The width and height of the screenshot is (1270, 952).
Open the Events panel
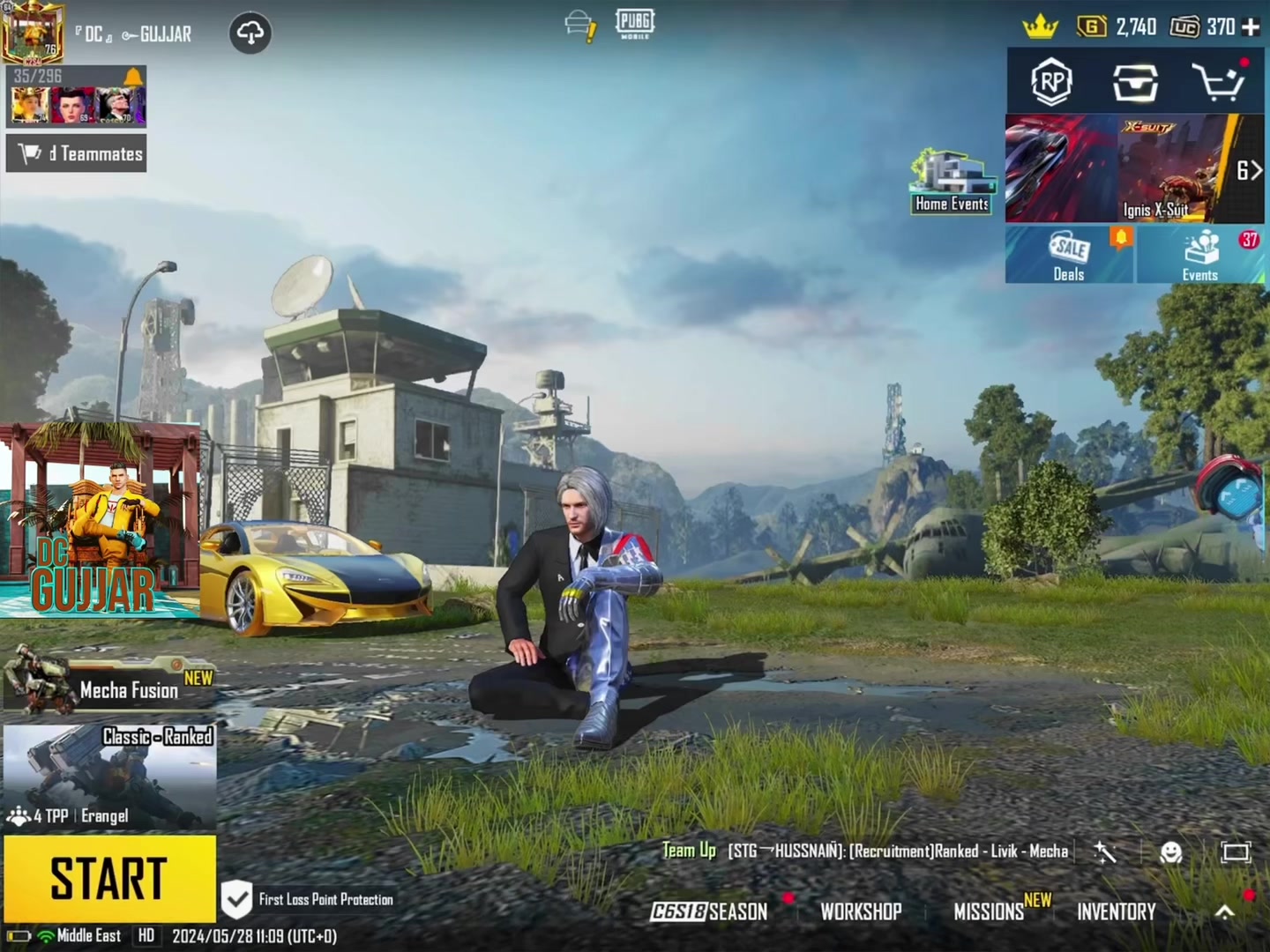(1200, 255)
